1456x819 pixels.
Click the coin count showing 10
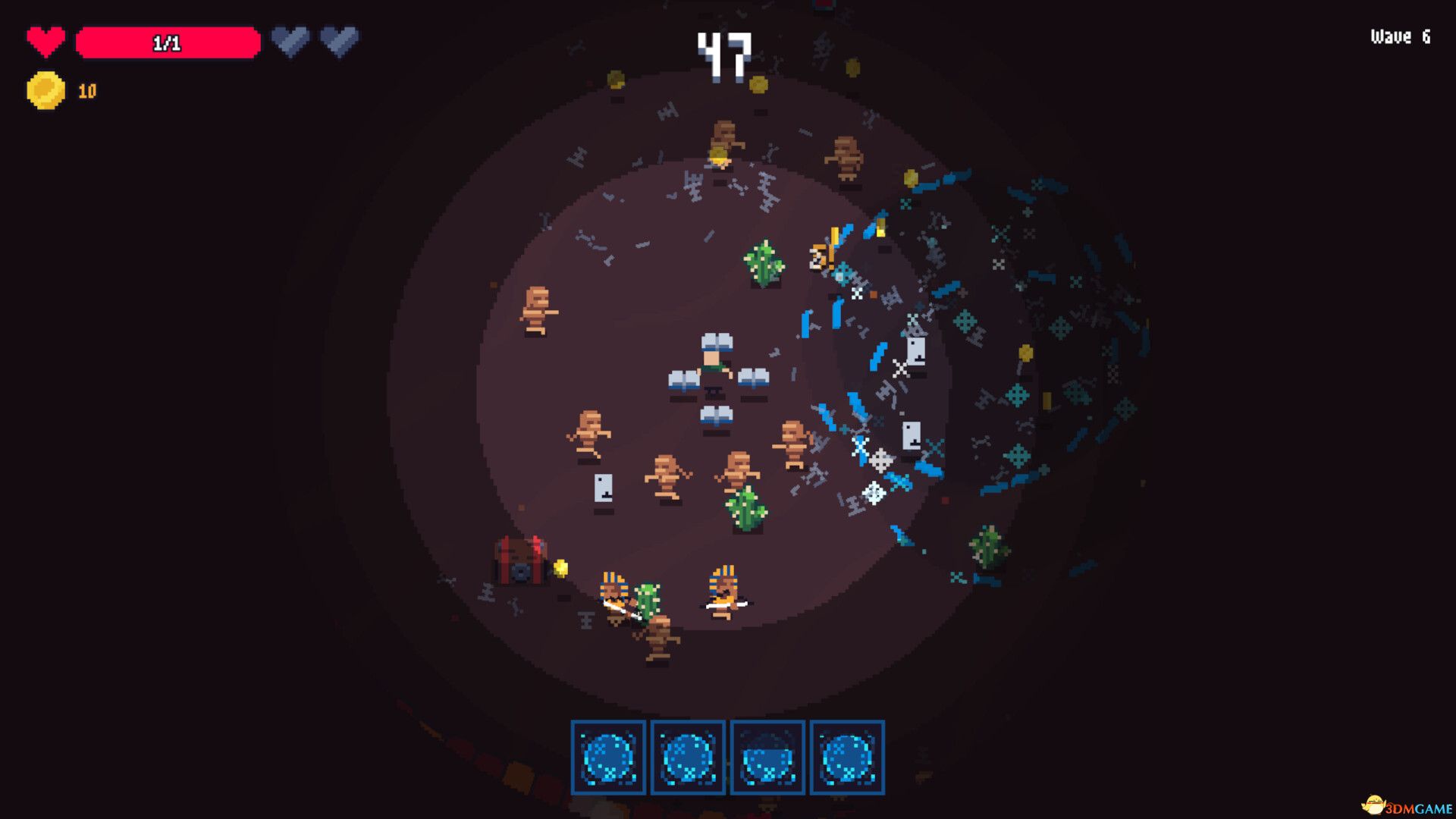pos(86,90)
